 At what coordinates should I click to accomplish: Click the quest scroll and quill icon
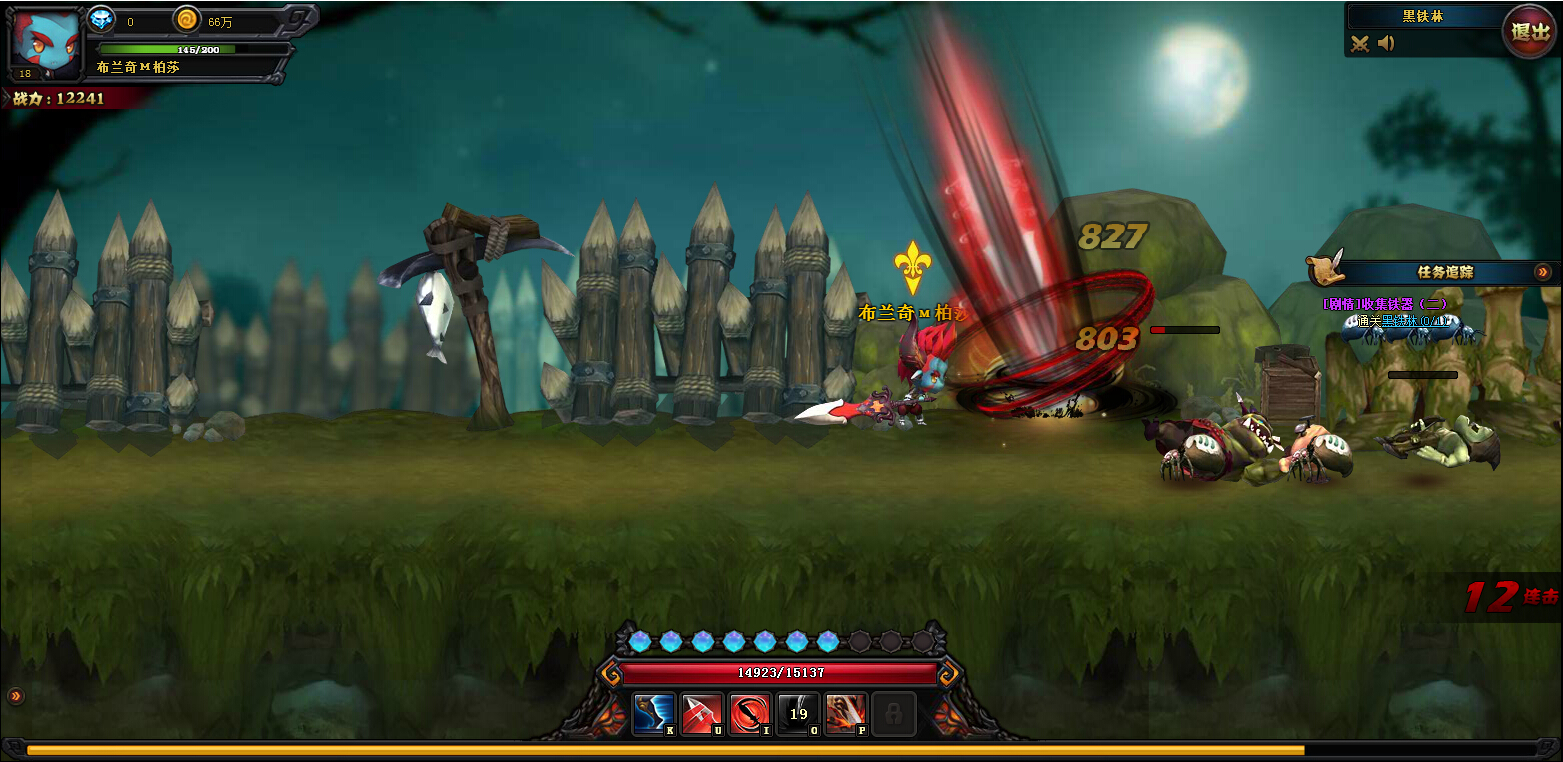tap(1326, 270)
